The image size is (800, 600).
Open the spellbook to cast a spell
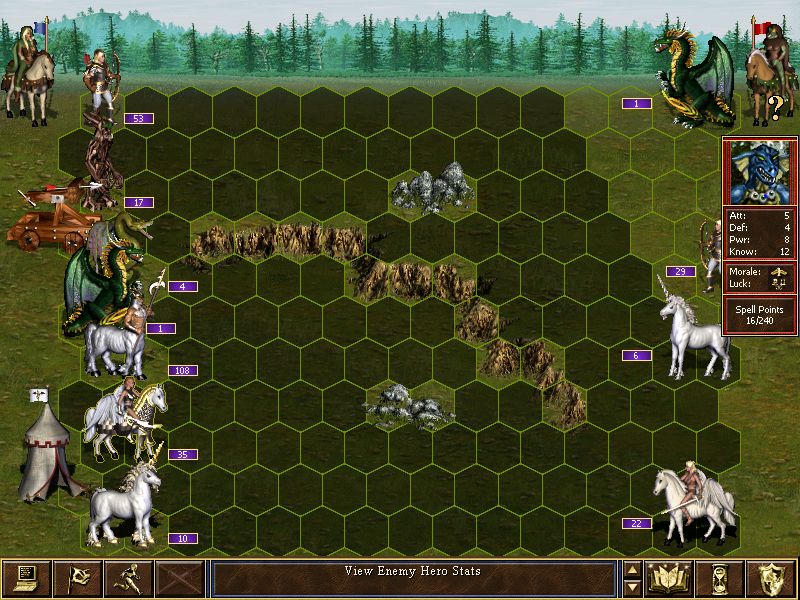pyautogui.click(x=670, y=578)
